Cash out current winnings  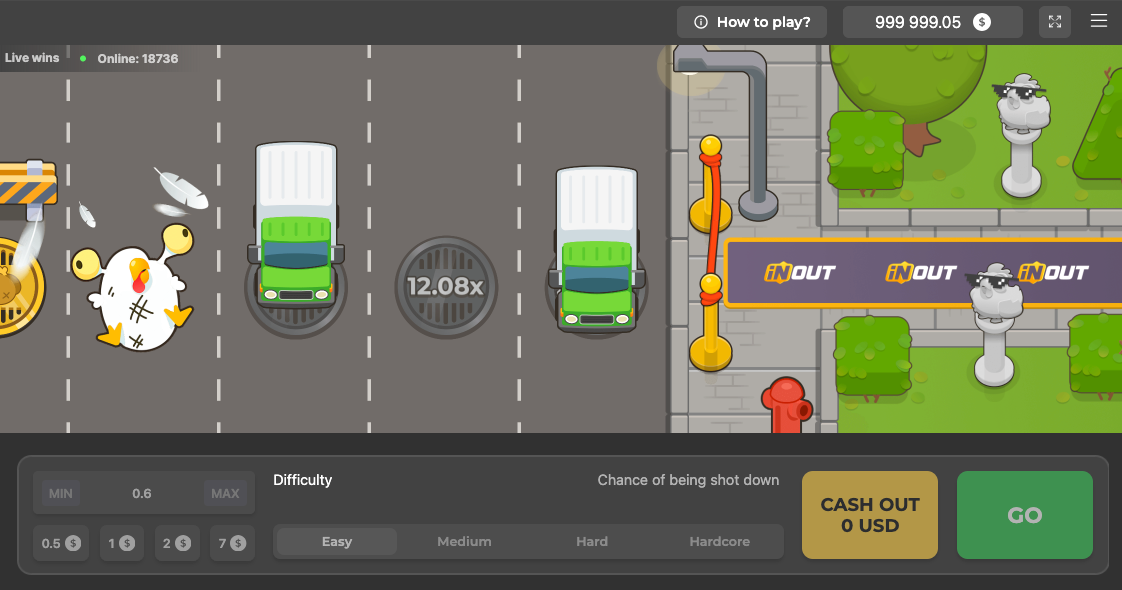[x=870, y=515]
